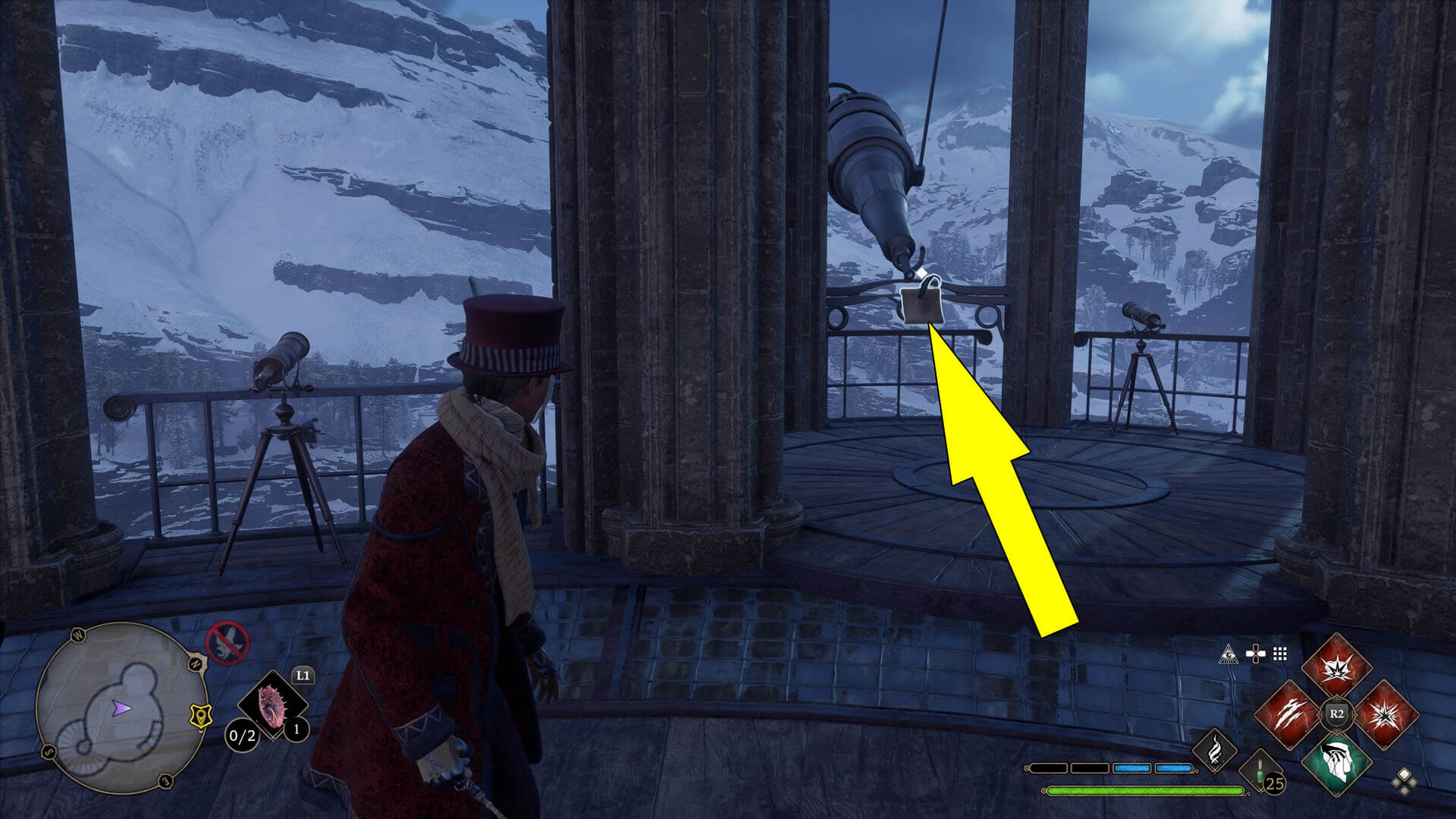
Task: Toggle the R2 cast button in the spell diamond
Action: (1337, 714)
